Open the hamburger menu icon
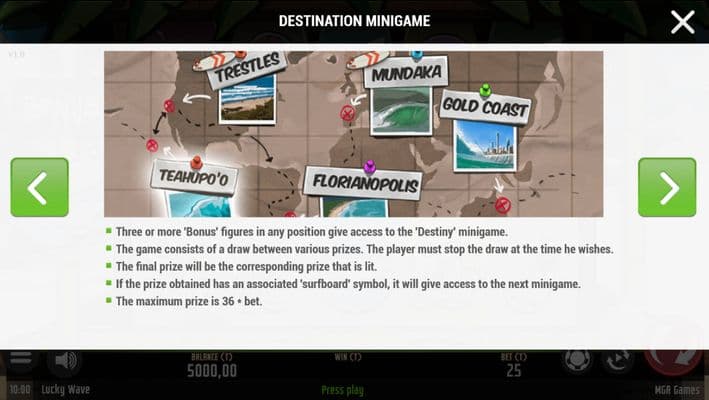Viewport: 709px width, 400px height. coord(20,360)
